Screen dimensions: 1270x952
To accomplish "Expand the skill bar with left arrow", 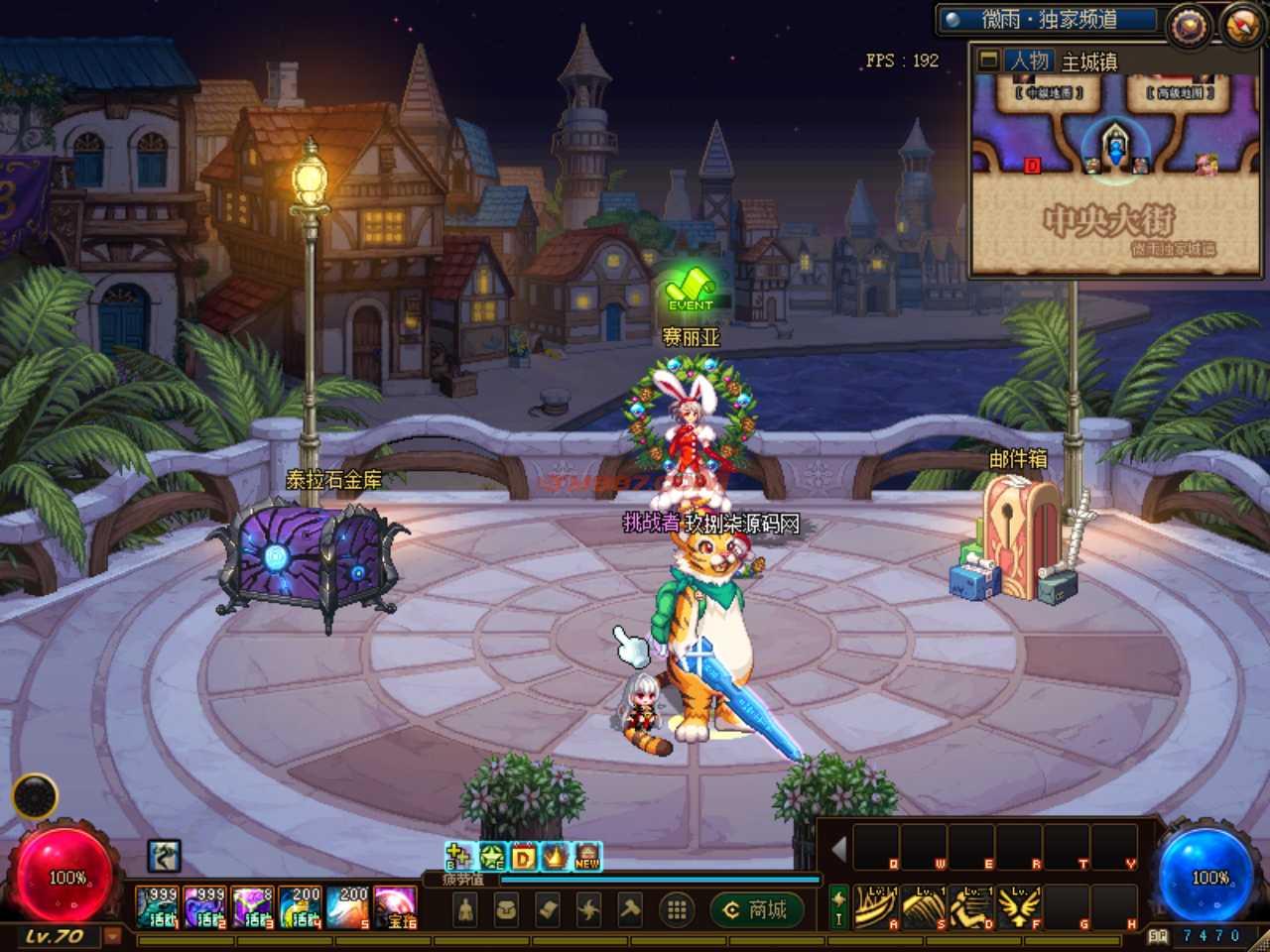I will coord(839,850).
